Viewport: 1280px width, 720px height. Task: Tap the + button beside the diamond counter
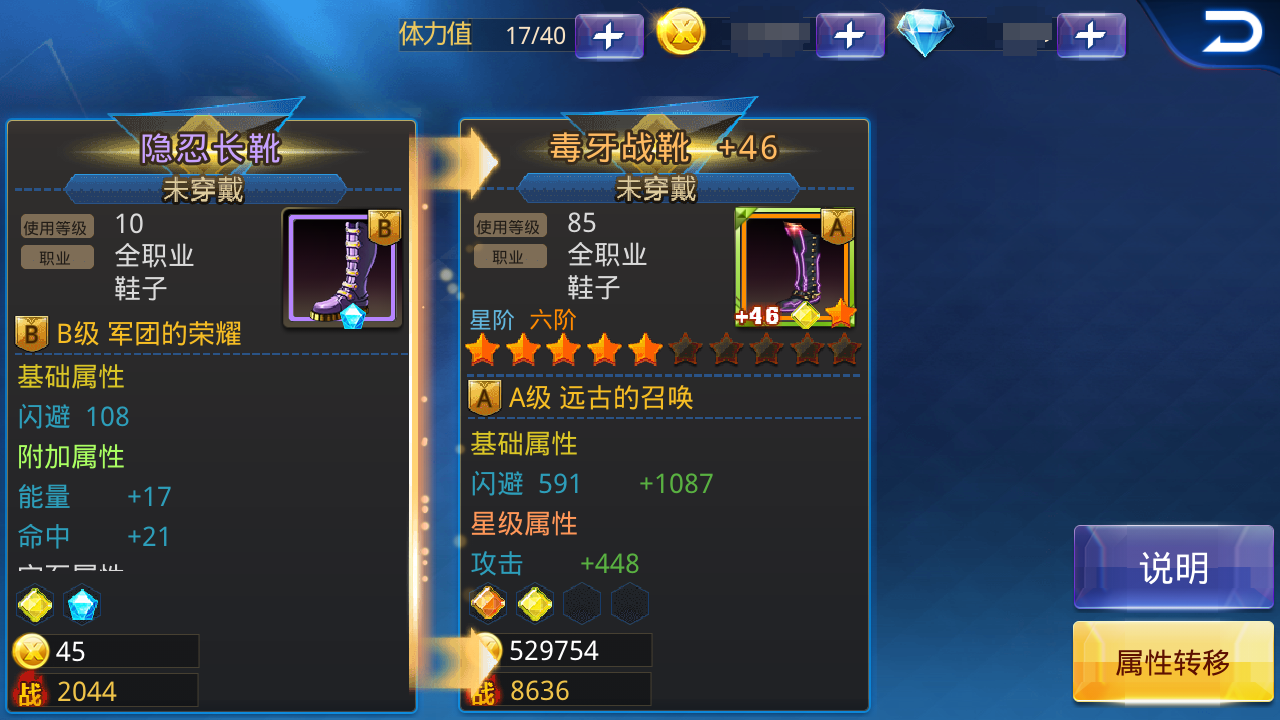click(x=1091, y=34)
